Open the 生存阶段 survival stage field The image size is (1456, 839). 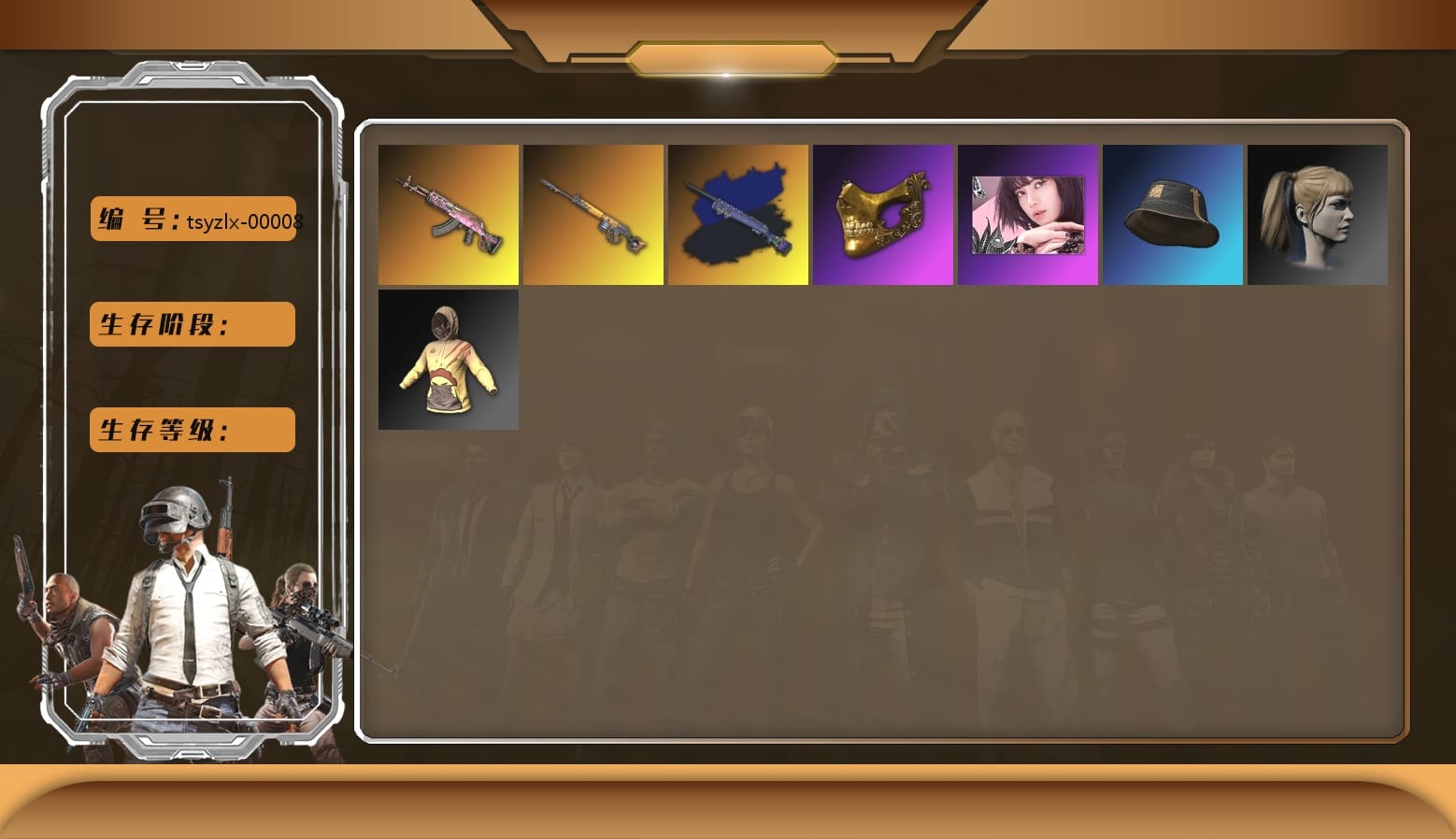coord(192,324)
